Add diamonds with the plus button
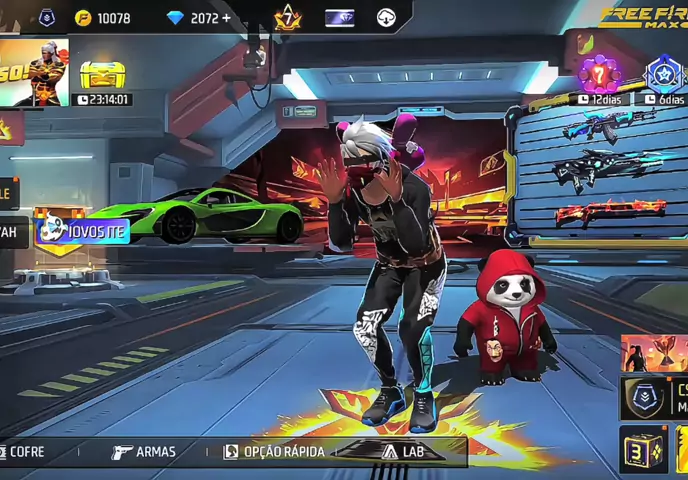Screen dimensions: 688x480 226,18
